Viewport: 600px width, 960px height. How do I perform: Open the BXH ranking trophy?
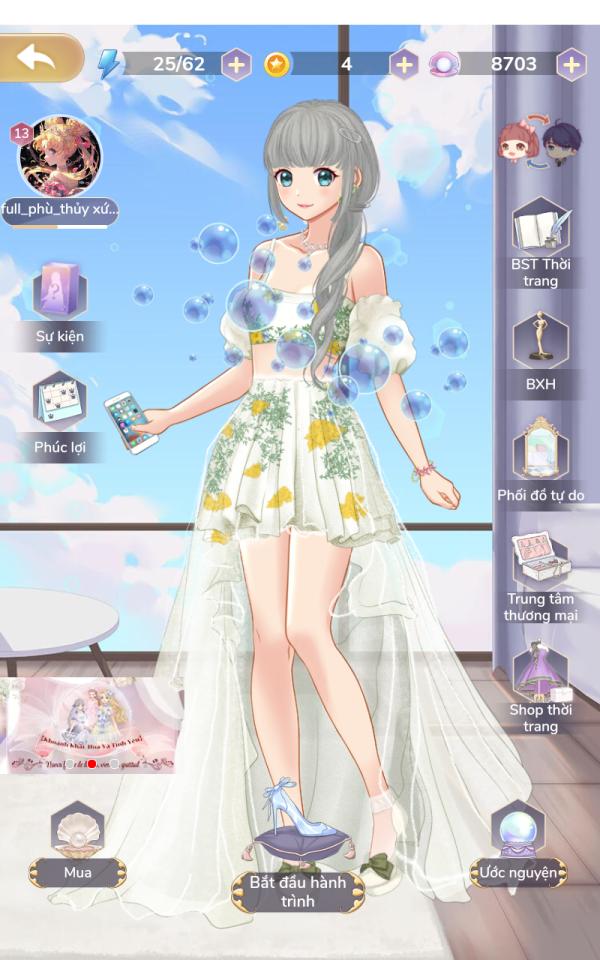(x=540, y=345)
